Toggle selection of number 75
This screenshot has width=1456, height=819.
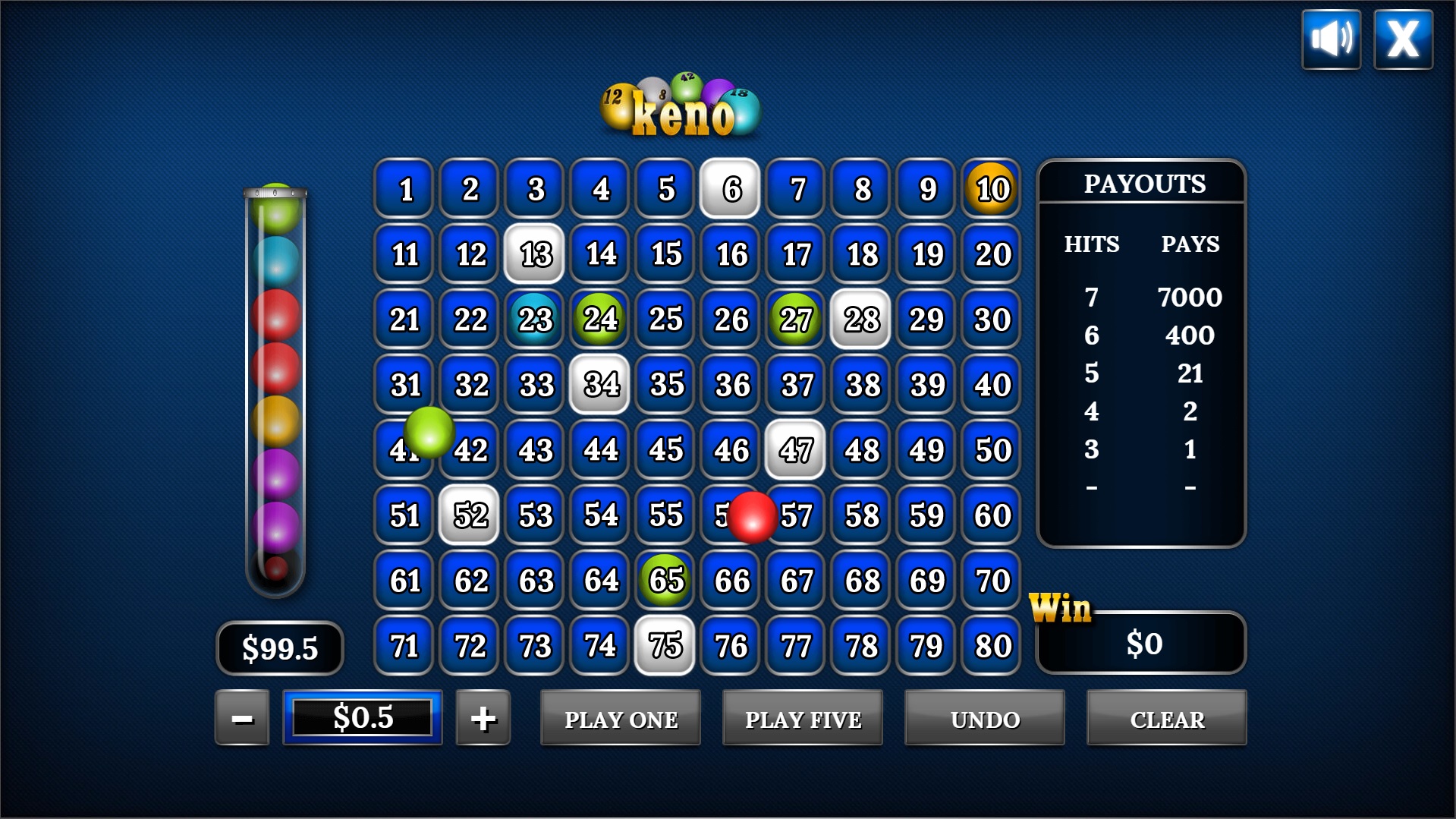tap(665, 646)
